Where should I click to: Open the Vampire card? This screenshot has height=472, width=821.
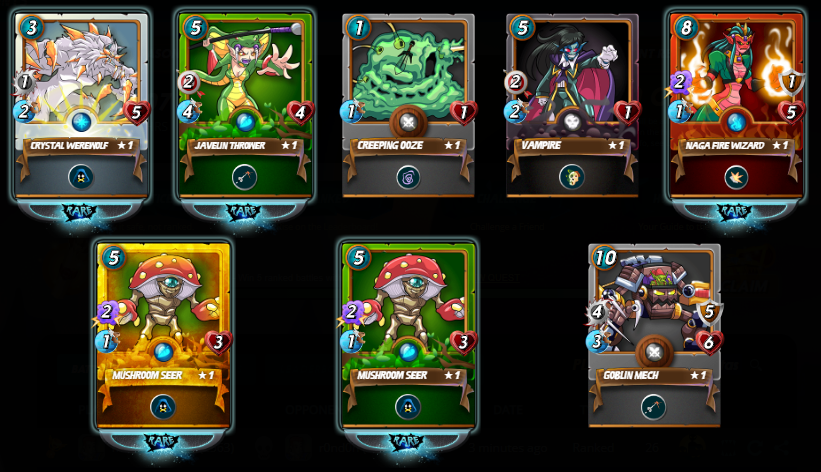571,105
